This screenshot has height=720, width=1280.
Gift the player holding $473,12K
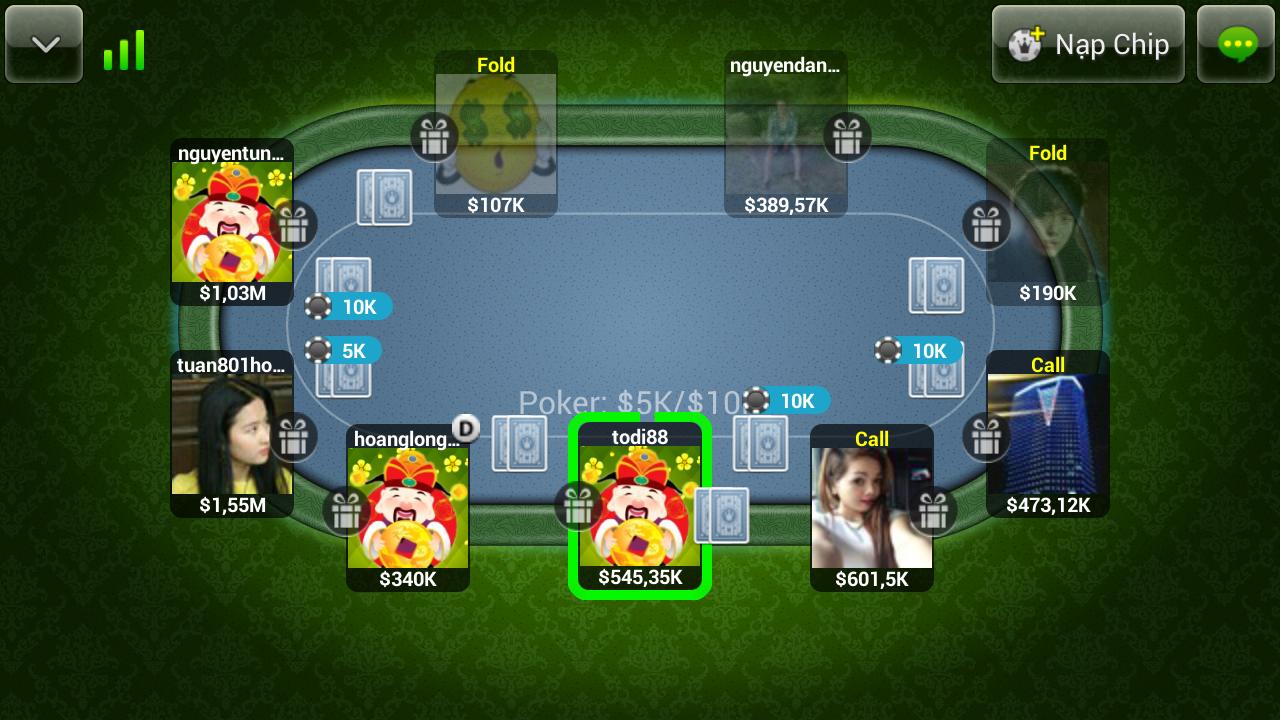coord(986,437)
